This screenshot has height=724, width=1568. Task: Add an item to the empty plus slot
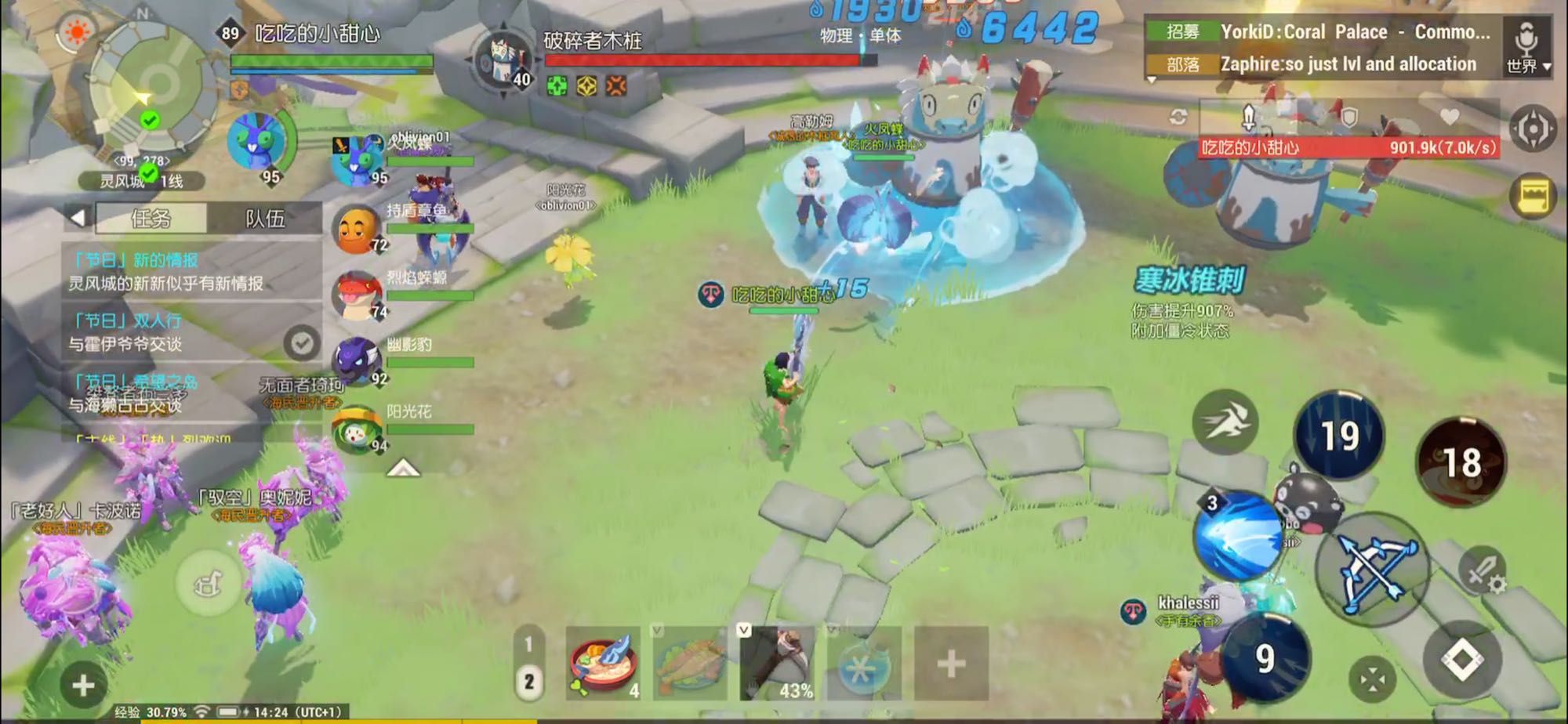coord(950,664)
